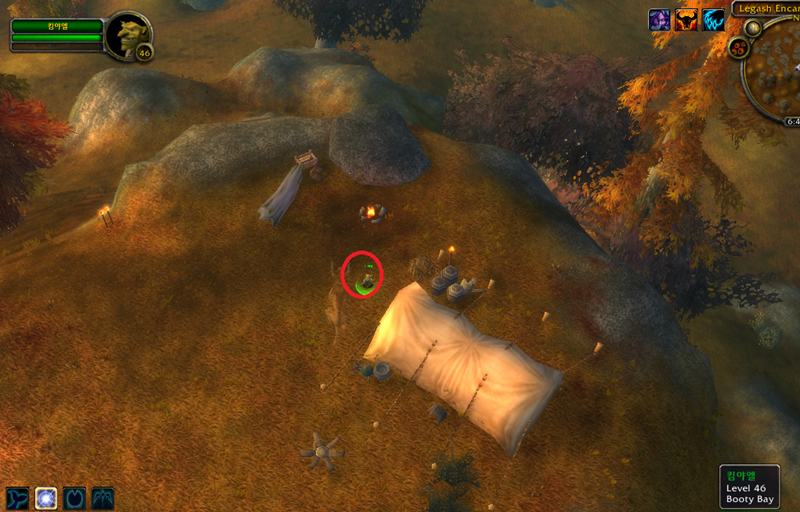Viewport: 800px width, 512px height.
Task: Choose the dark clawed shapeshift form icon
Action: pos(103,498)
